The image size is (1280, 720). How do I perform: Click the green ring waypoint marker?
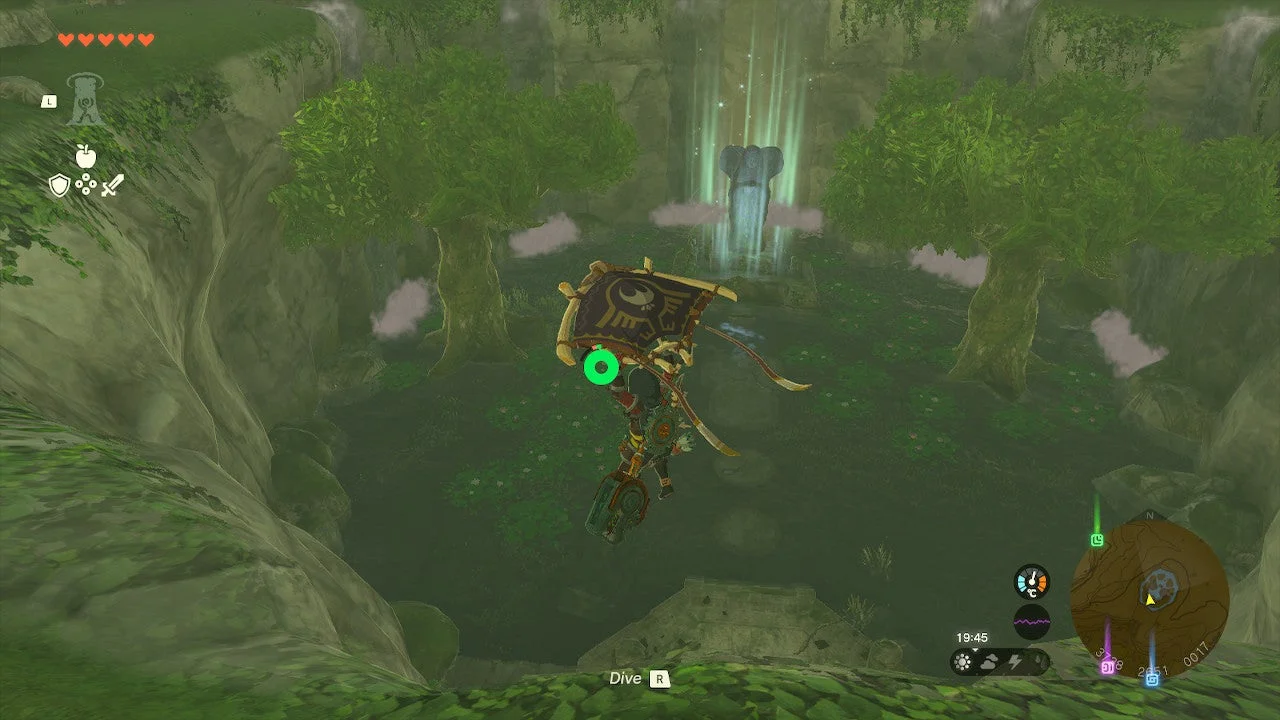[600, 367]
